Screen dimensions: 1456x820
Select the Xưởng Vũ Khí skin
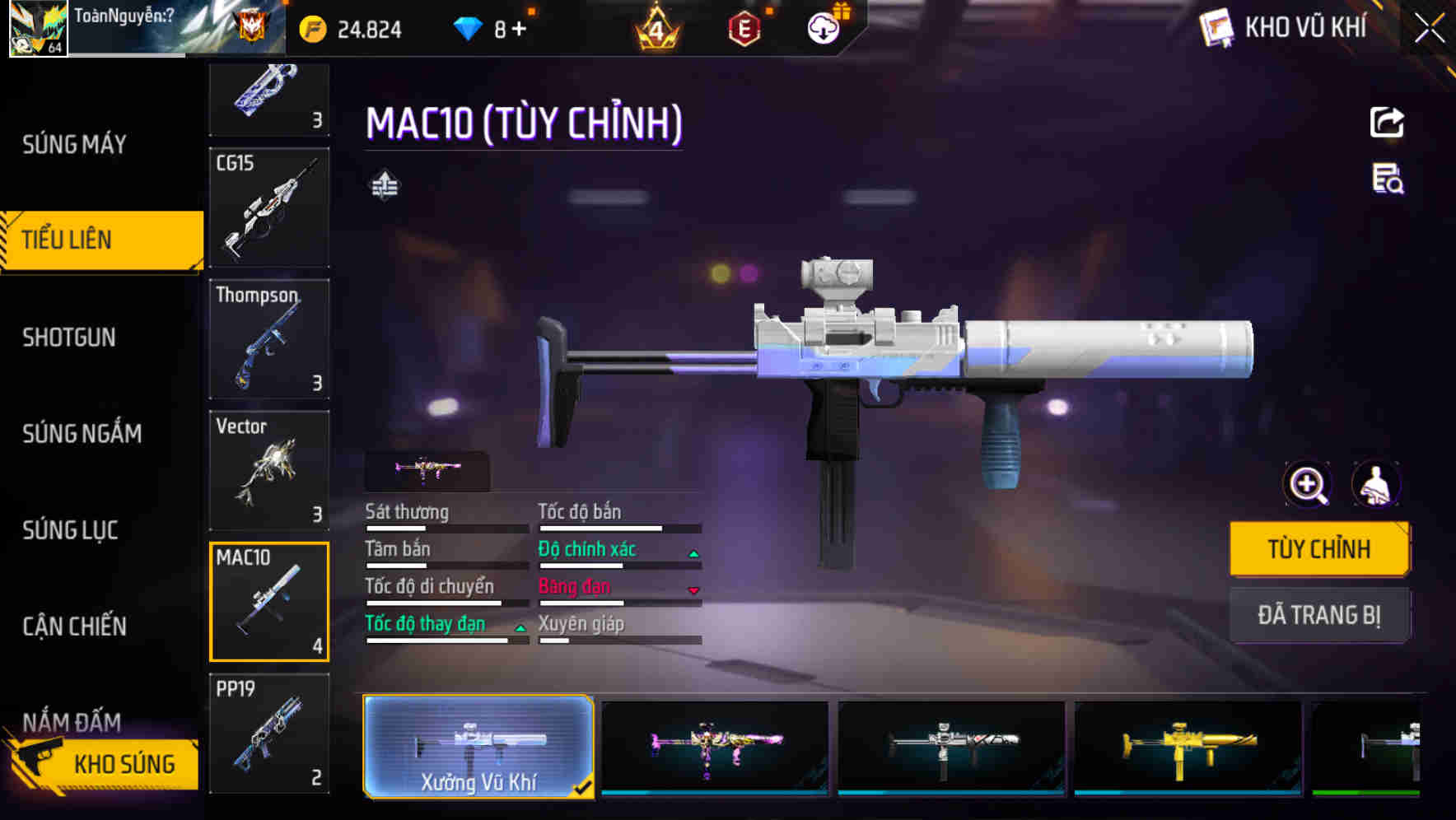[478, 747]
